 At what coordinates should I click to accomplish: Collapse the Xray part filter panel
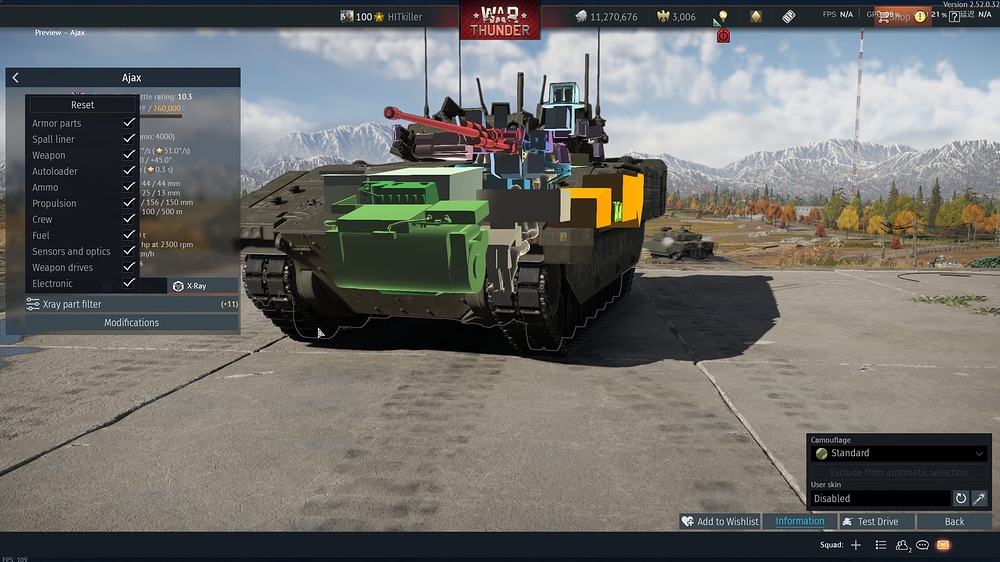[131, 304]
